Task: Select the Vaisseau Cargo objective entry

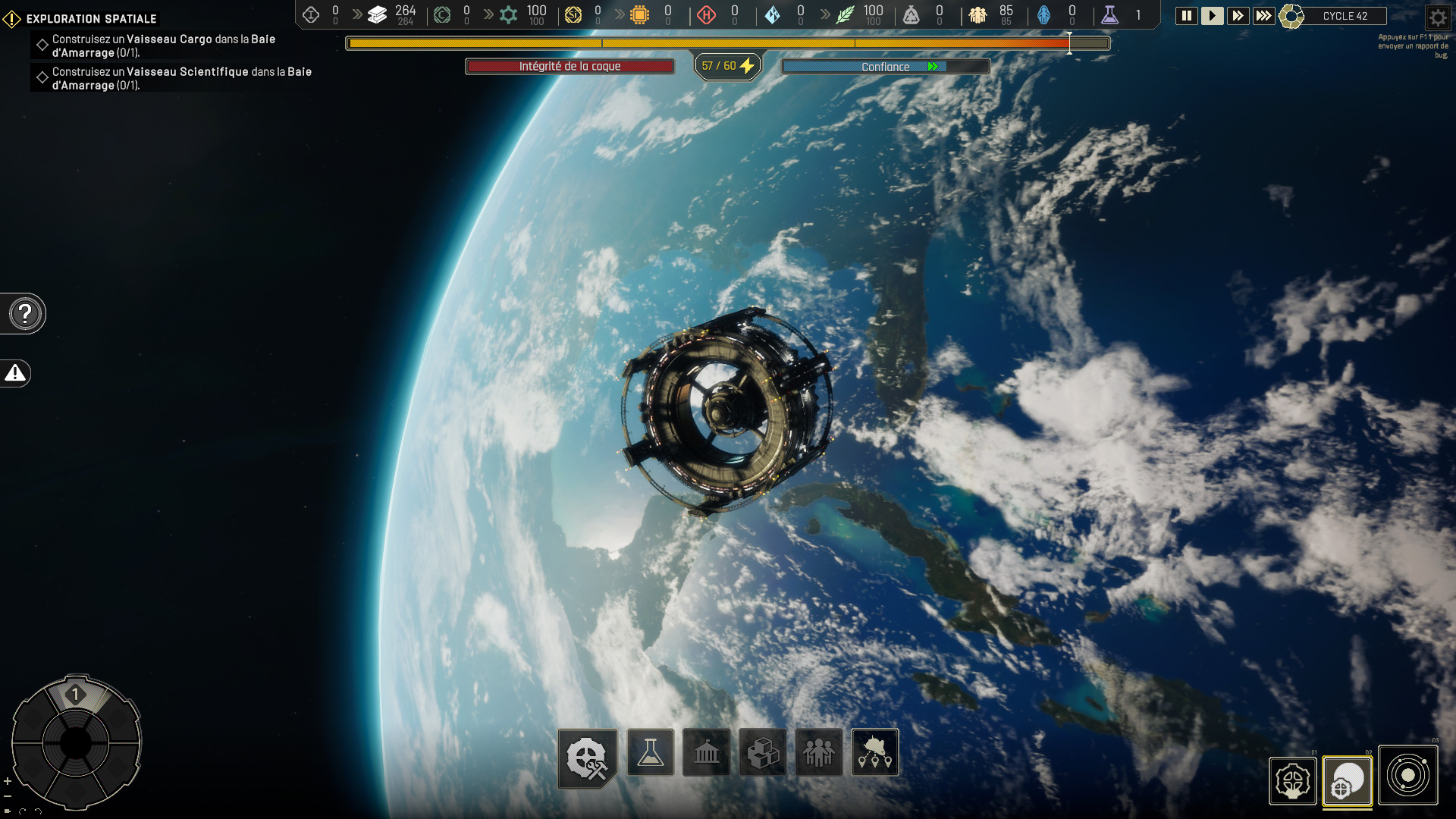Action: coord(163,45)
